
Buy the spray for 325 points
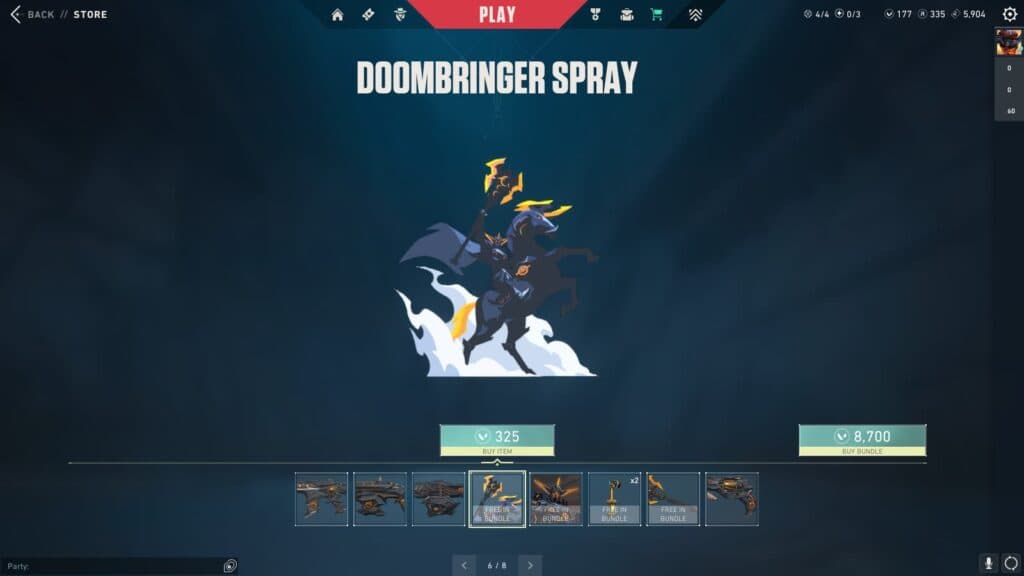(x=497, y=438)
